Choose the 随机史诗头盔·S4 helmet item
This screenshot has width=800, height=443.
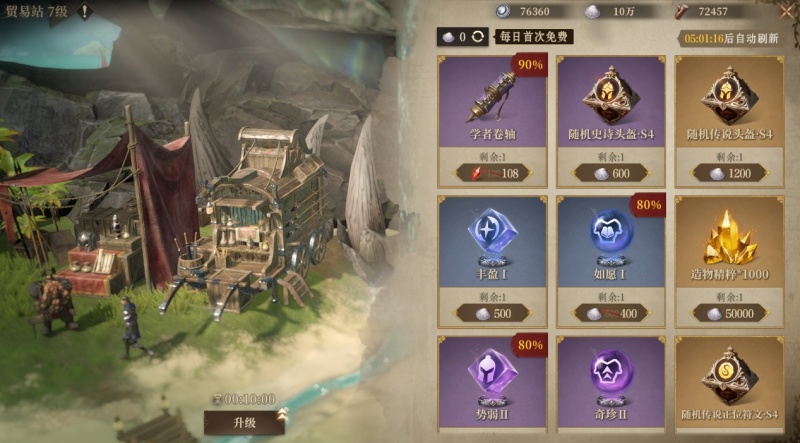pyautogui.click(x=610, y=100)
